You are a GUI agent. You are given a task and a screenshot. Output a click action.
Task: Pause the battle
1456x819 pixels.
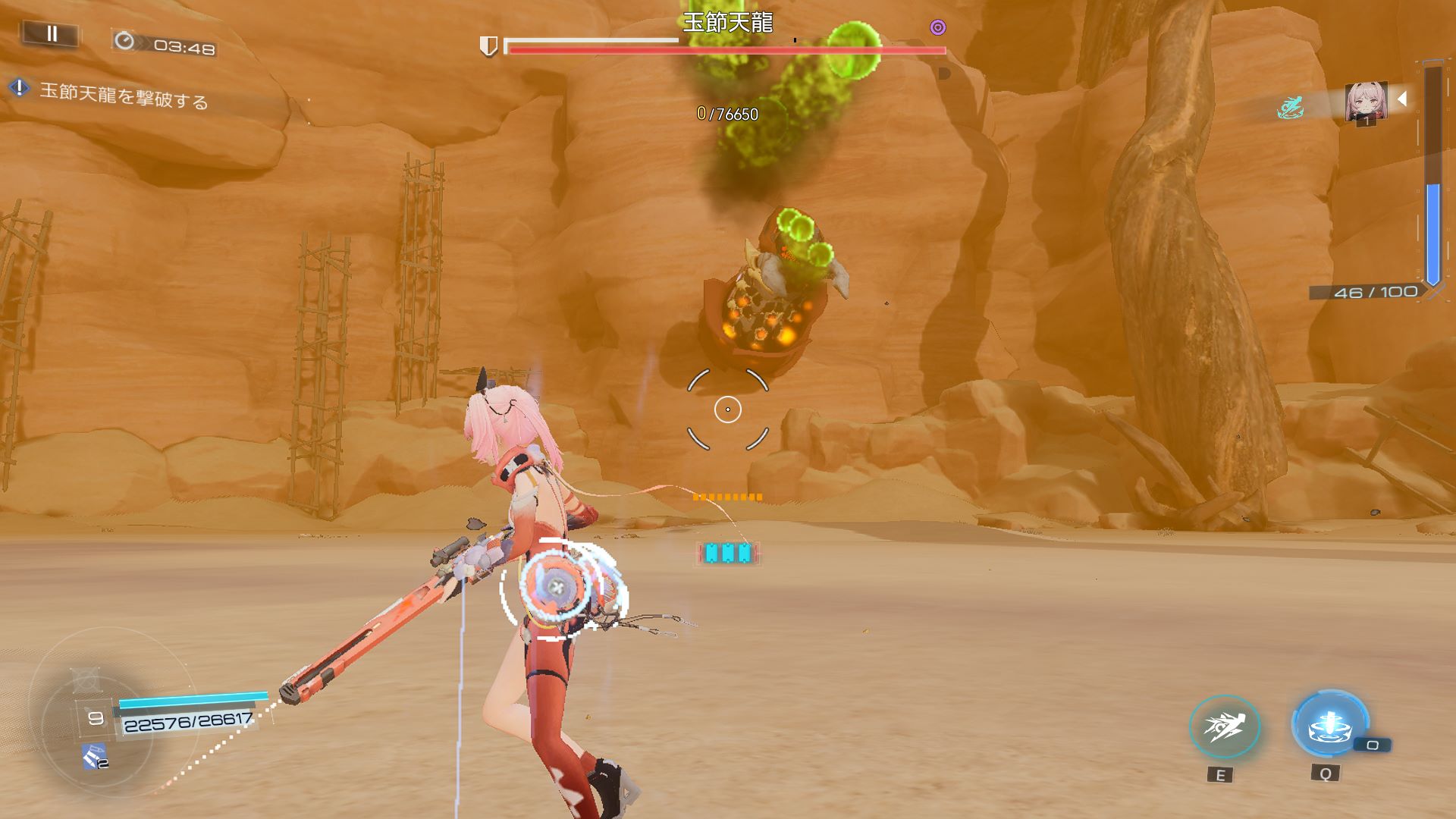[52, 34]
